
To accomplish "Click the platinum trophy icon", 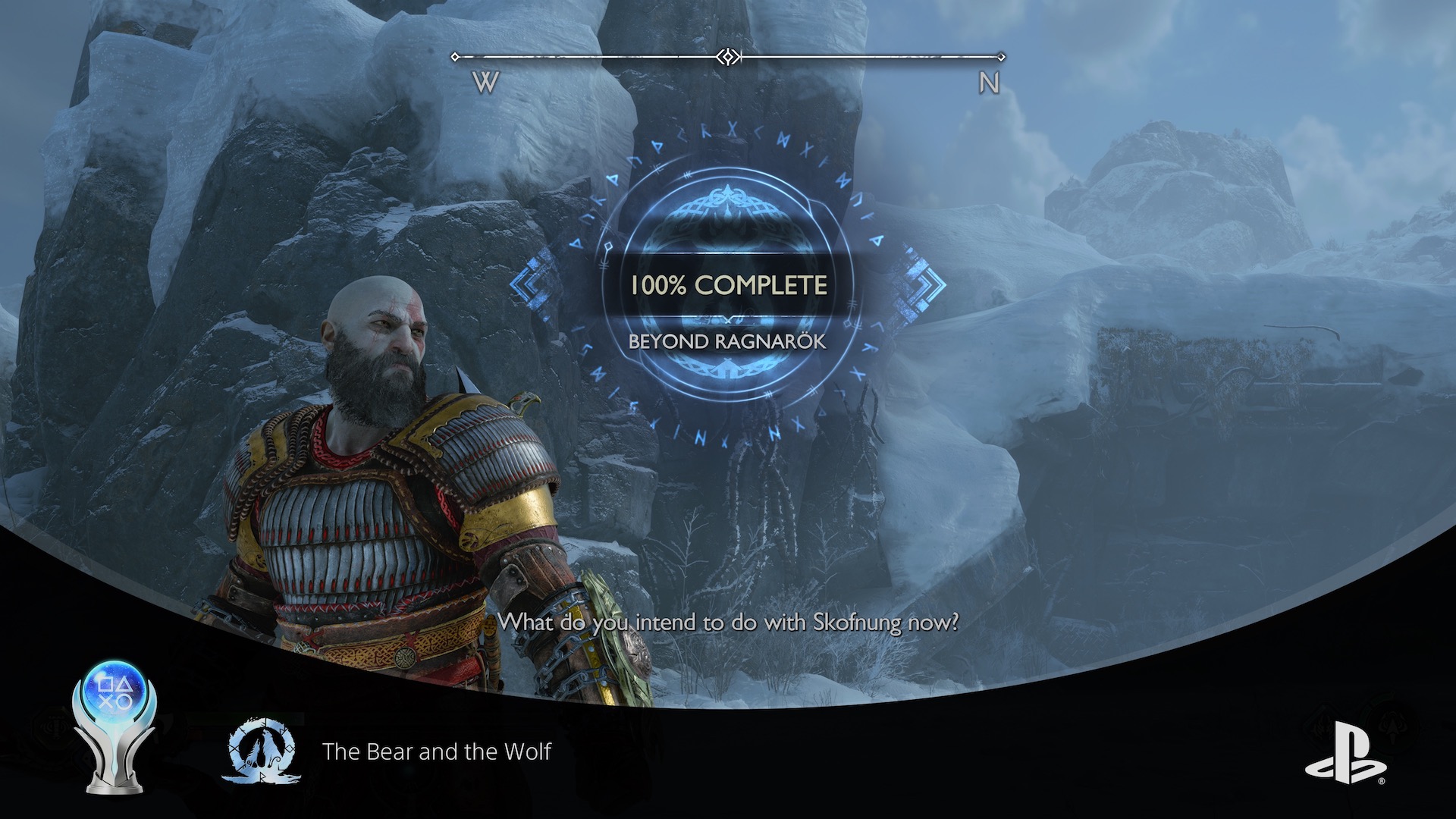I will [x=114, y=726].
